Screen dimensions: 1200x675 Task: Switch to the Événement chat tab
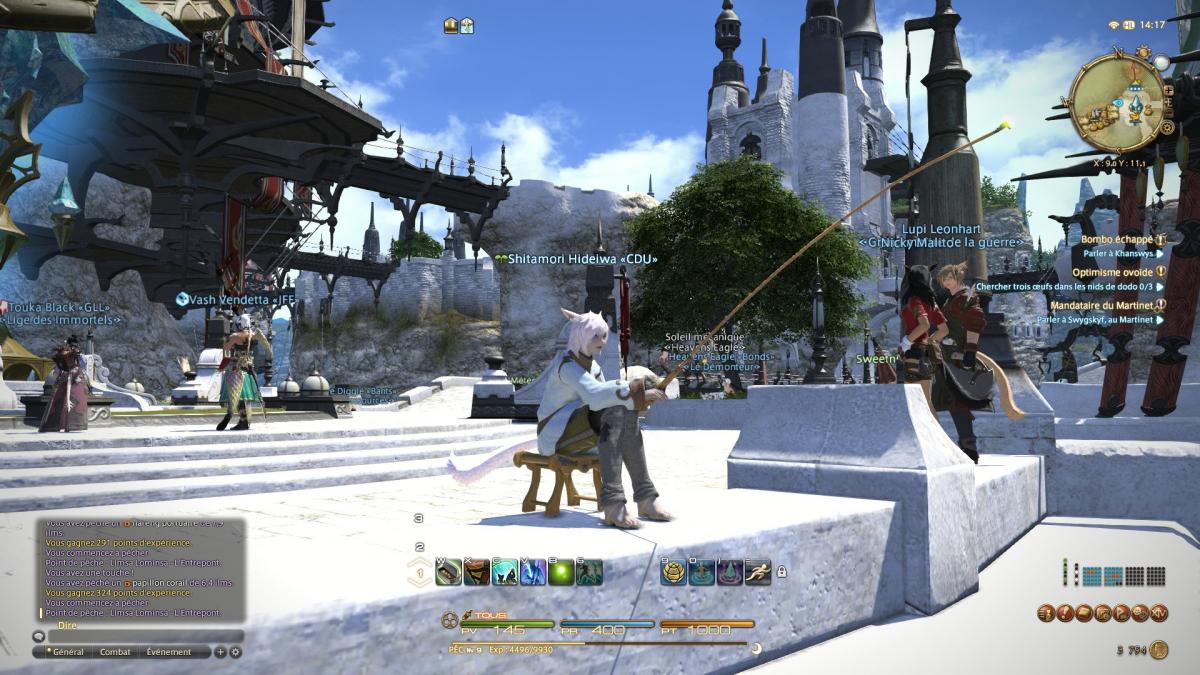point(168,652)
